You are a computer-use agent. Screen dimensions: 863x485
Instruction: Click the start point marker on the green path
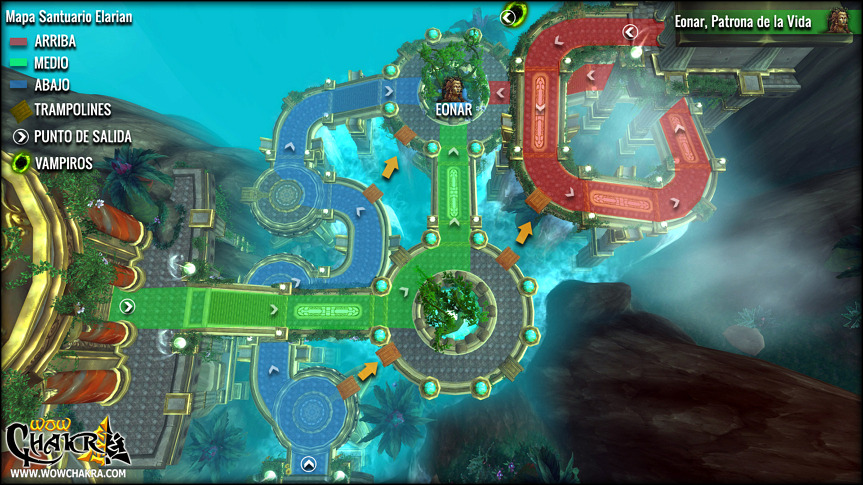(126, 305)
